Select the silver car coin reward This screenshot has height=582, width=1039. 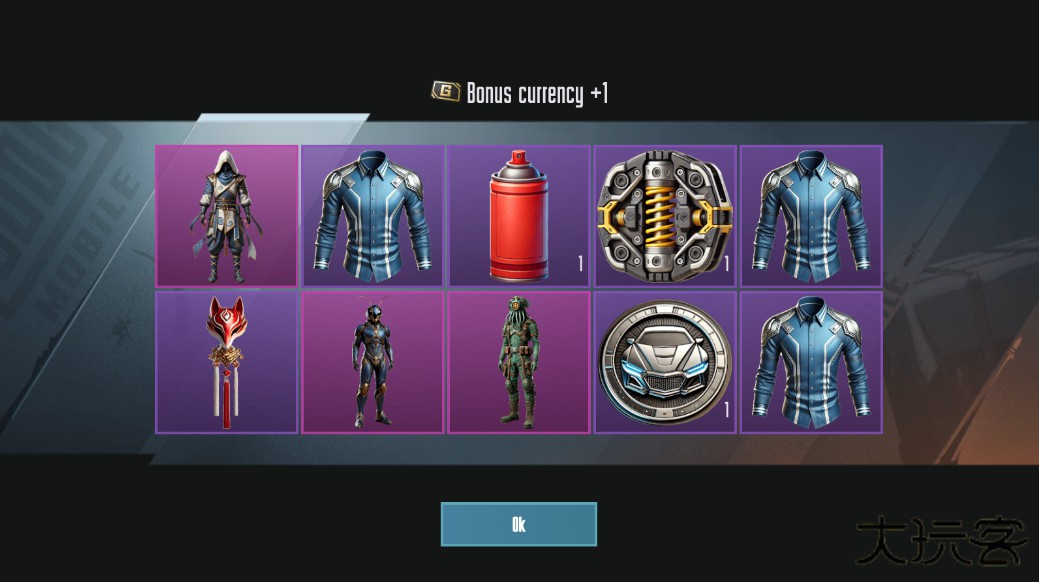665,362
